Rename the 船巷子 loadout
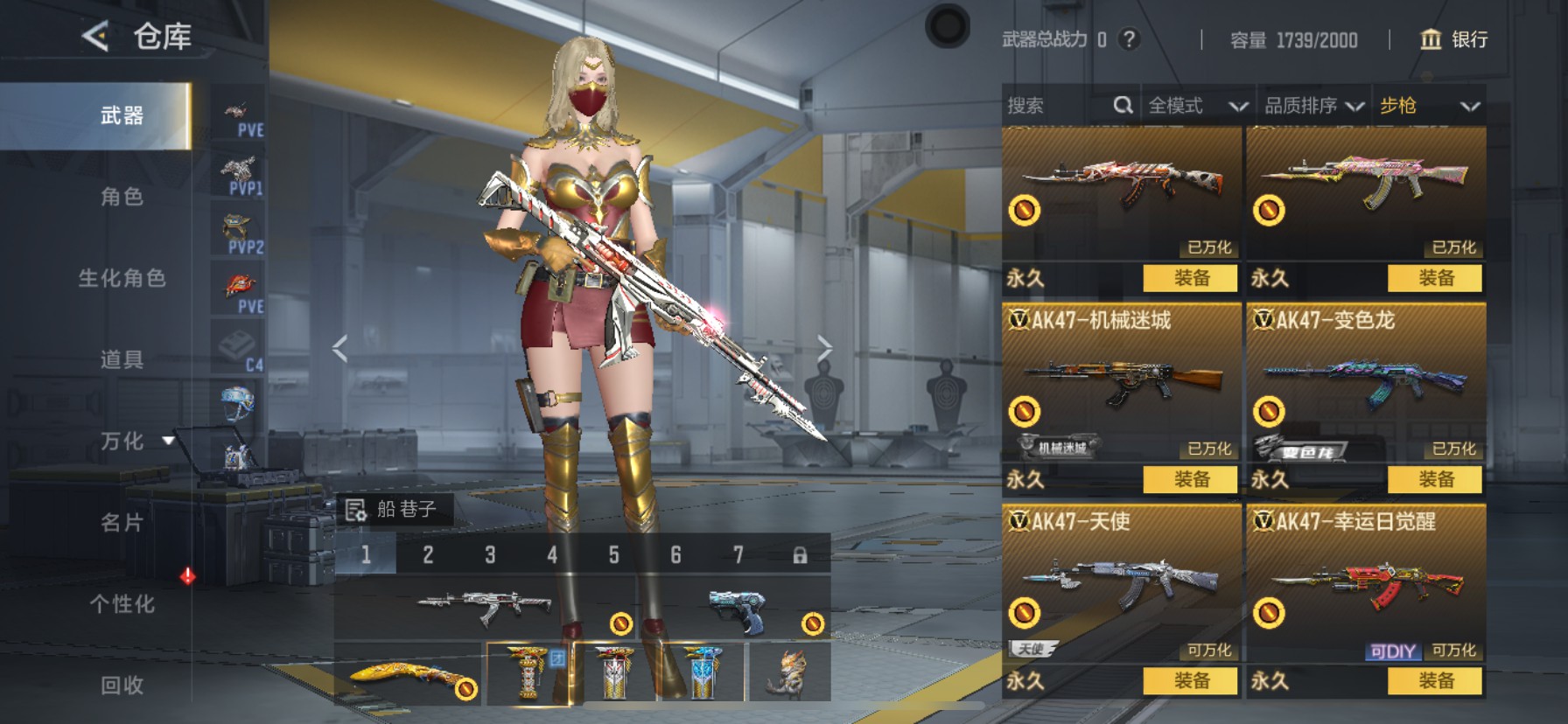This screenshot has height=724, width=1568. (x=356, y=510)
